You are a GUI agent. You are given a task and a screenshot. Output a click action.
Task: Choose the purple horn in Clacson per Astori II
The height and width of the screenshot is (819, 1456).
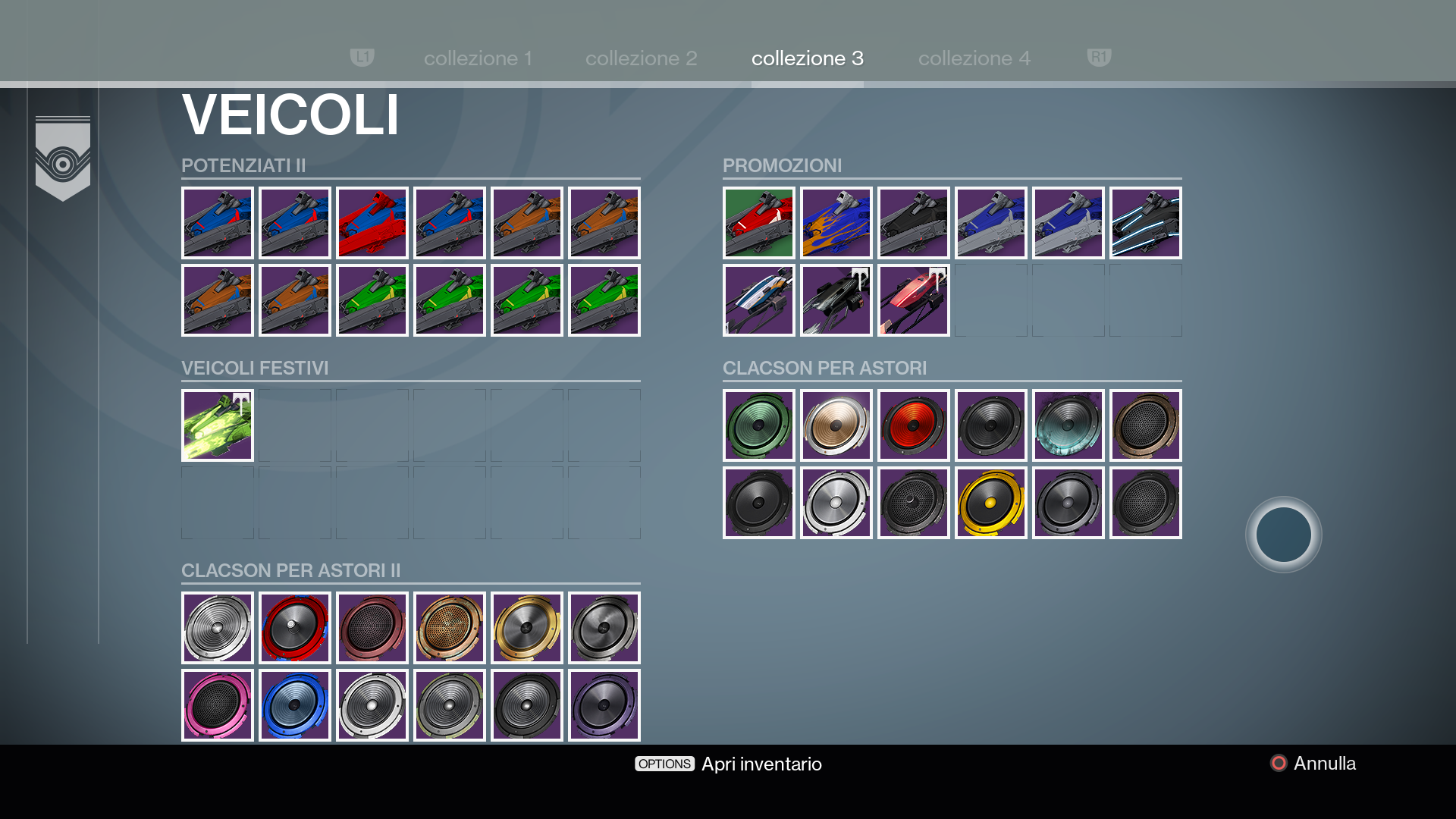(604, 705)
